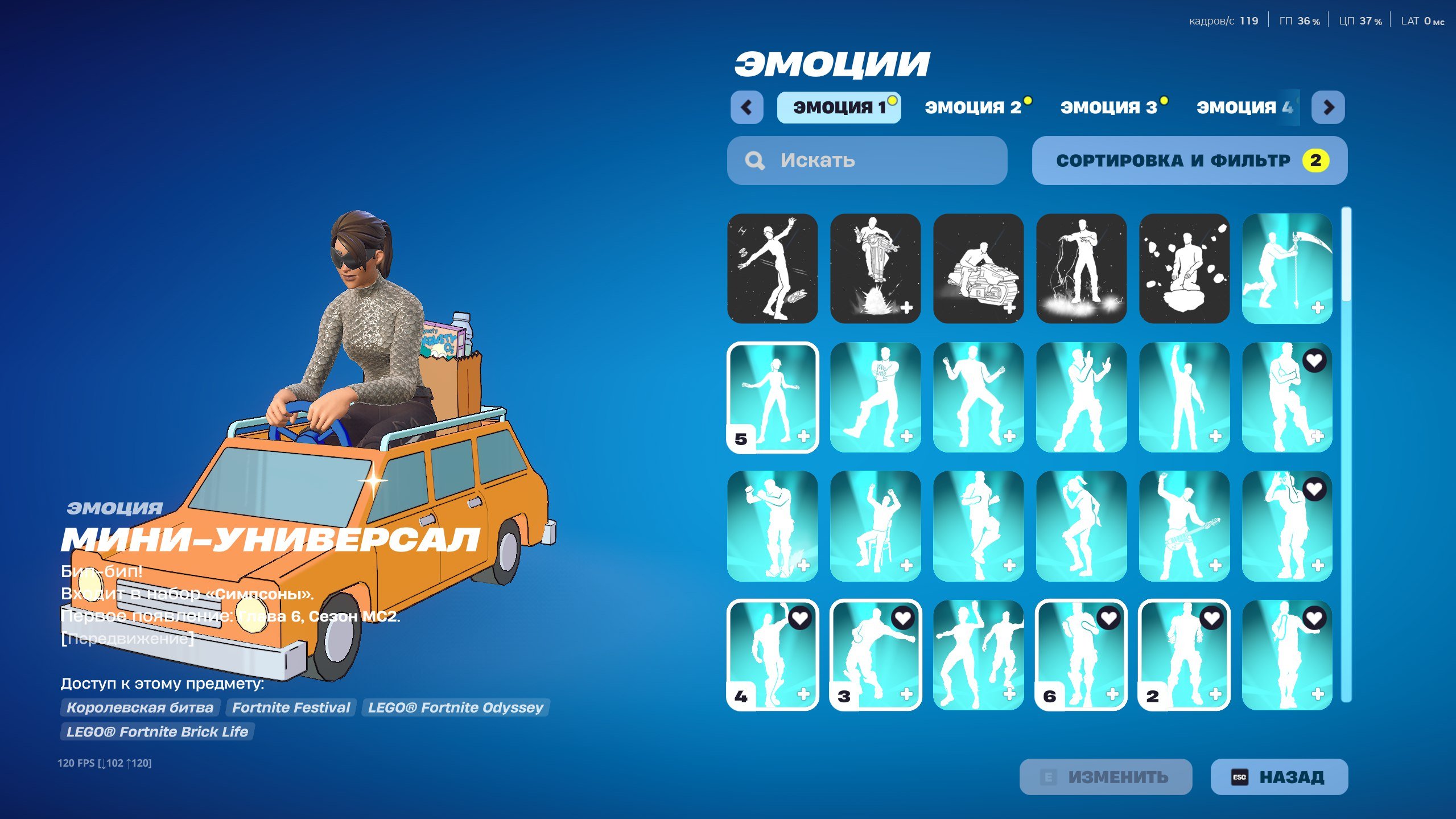Screen dimensions: 1456x819
Task: Switch to the ЭМОЦИЯ 3 tab
Action: point(1112,106)
